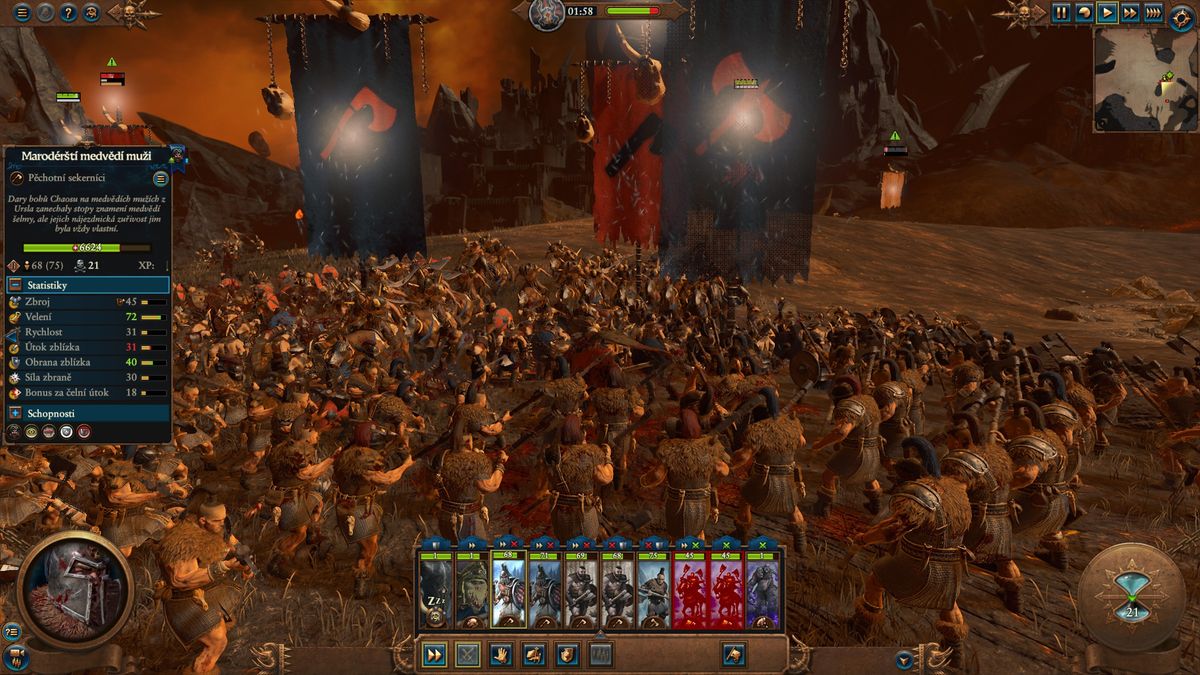1200x675 pixels.
Task: Set battle to normal play speed
Action: tap(1106, 13)
